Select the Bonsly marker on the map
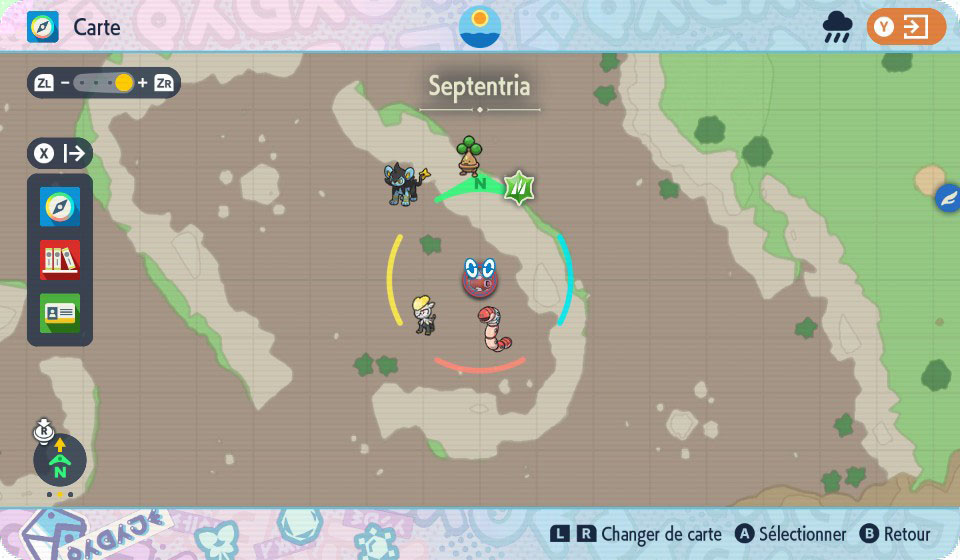The height and width of the screenshot is (560, 960). coord(469,155)
